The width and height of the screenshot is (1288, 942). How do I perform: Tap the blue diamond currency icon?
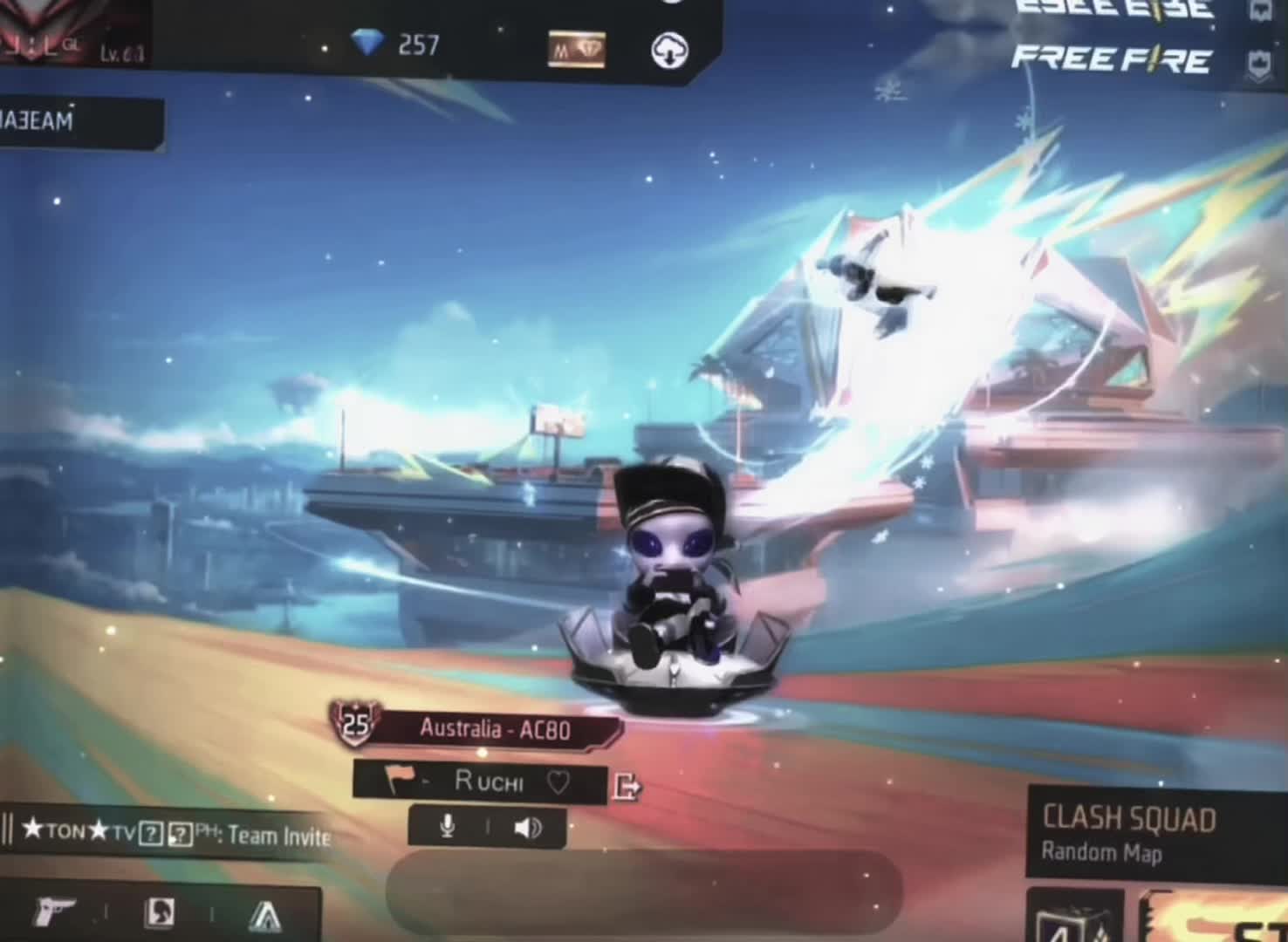367,42
